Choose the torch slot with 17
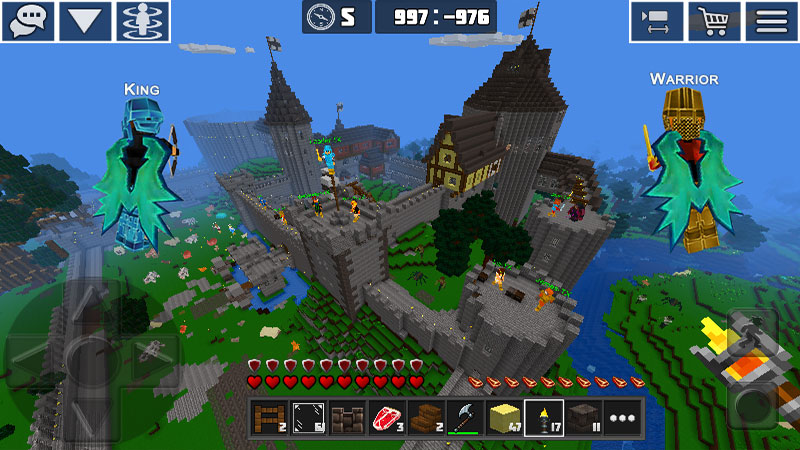The height and width of the screenshot is (450, 800). coord(544,418)
